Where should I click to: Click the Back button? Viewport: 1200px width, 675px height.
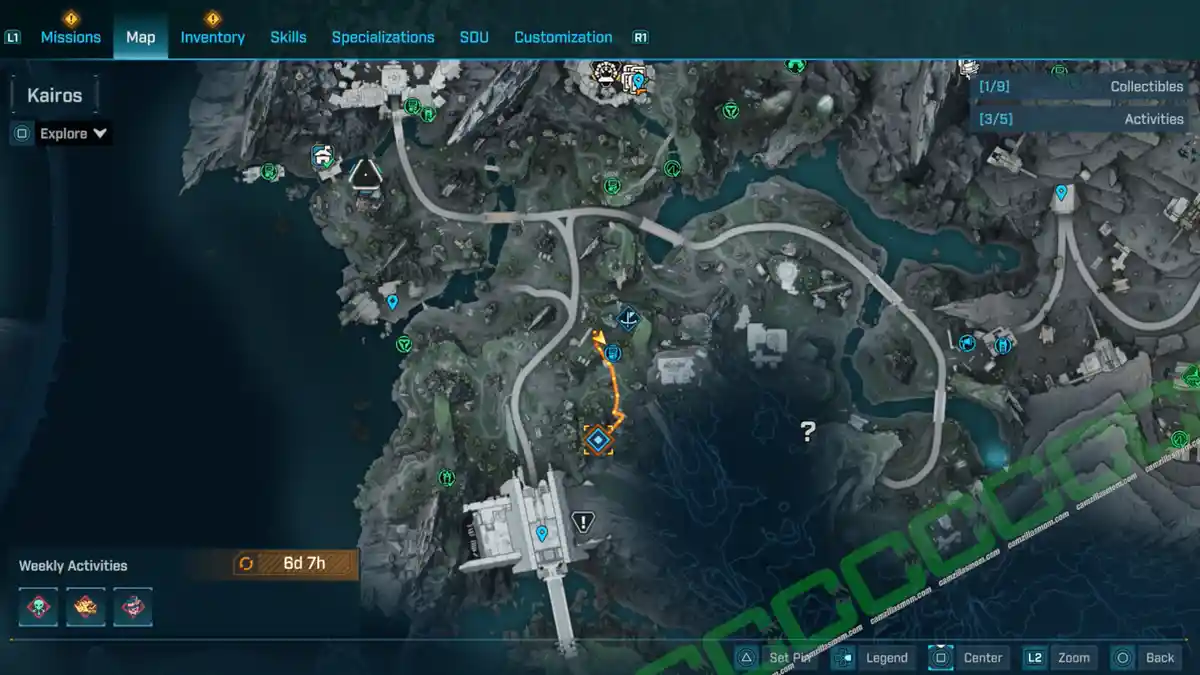[x=1146, y=657]
